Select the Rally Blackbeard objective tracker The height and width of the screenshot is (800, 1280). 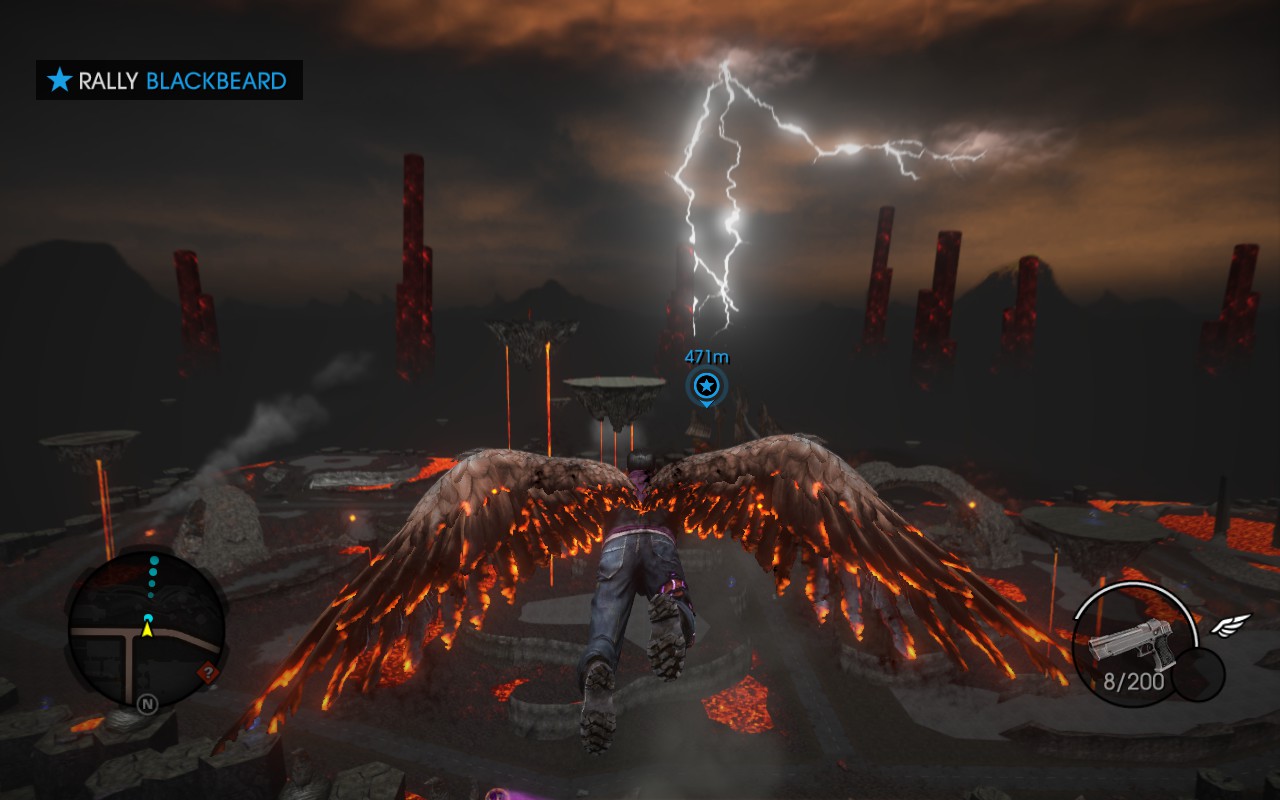169,80
